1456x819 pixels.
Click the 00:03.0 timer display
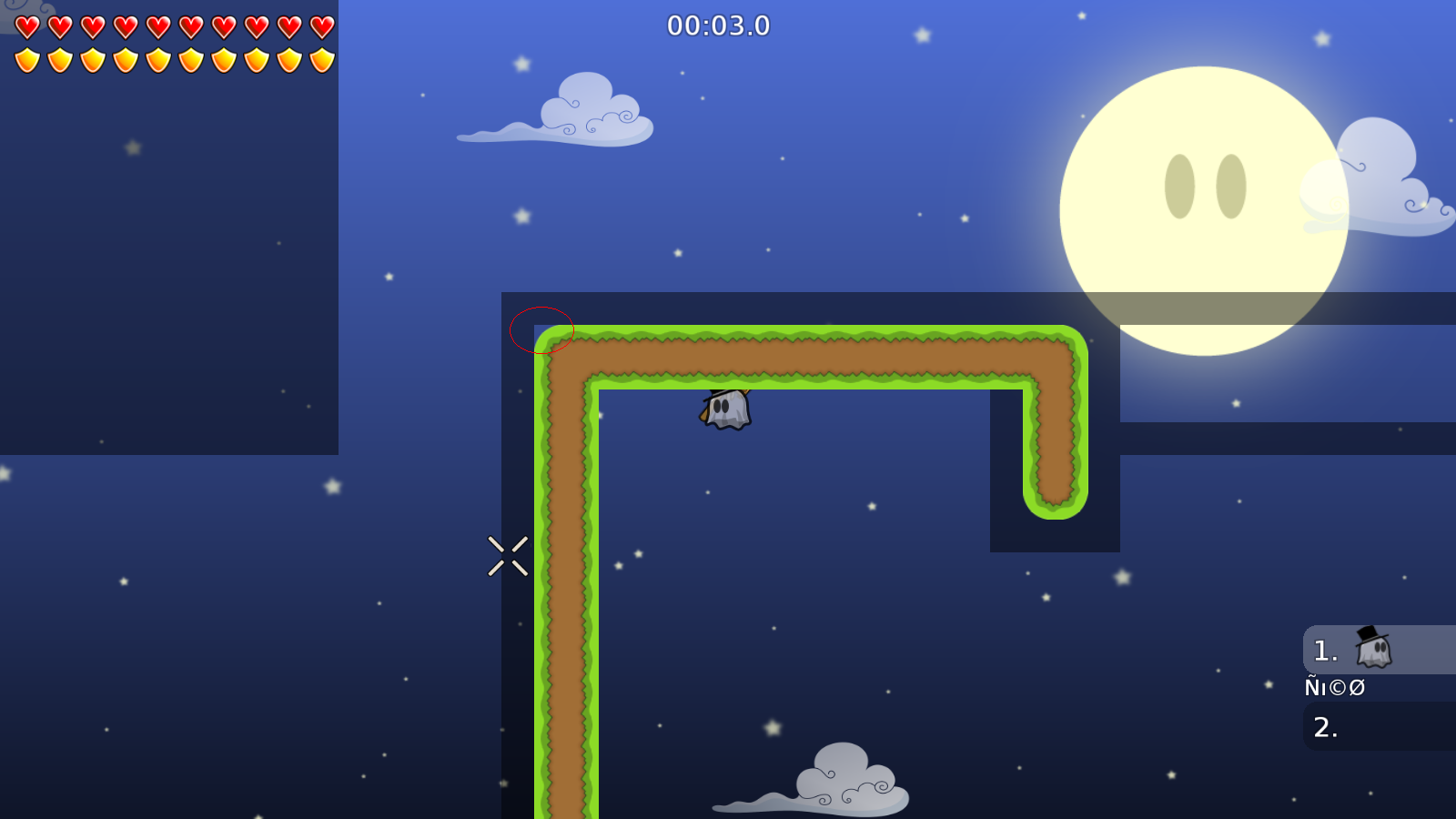point(718,25)
